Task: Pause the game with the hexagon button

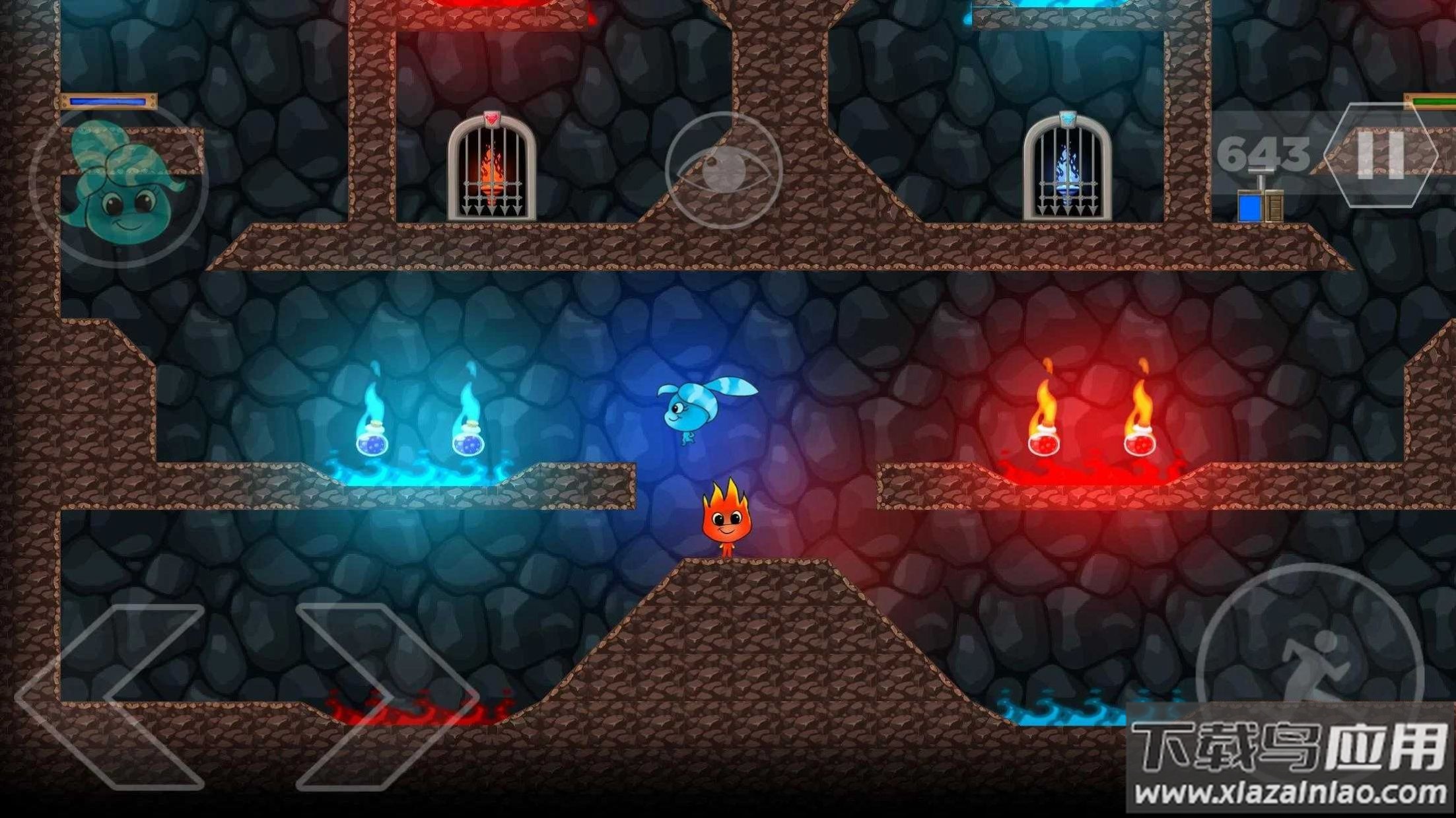Action: (1381, 156)
